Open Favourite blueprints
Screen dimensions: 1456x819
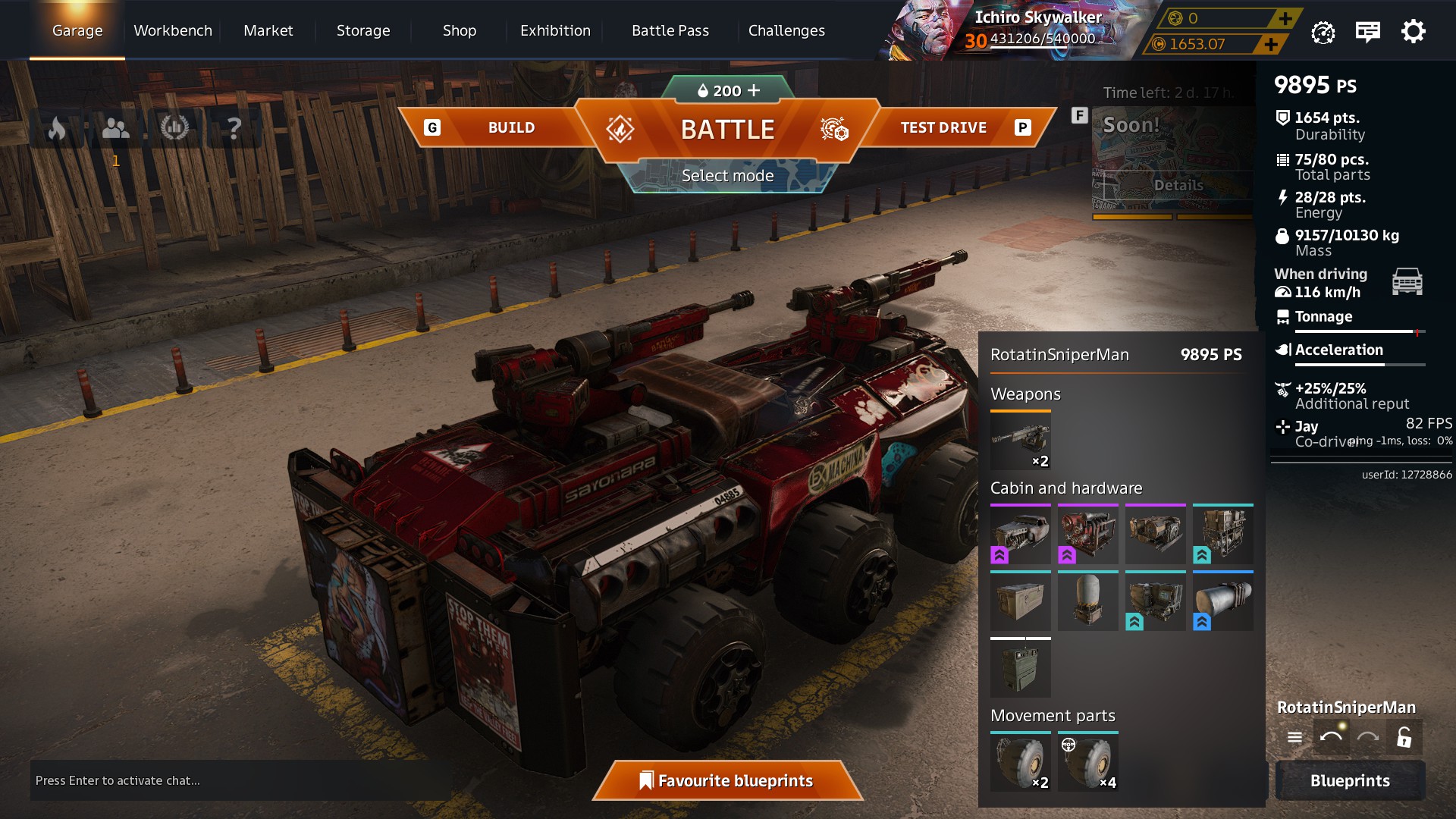pyautogui.click(x=727, y=780)
